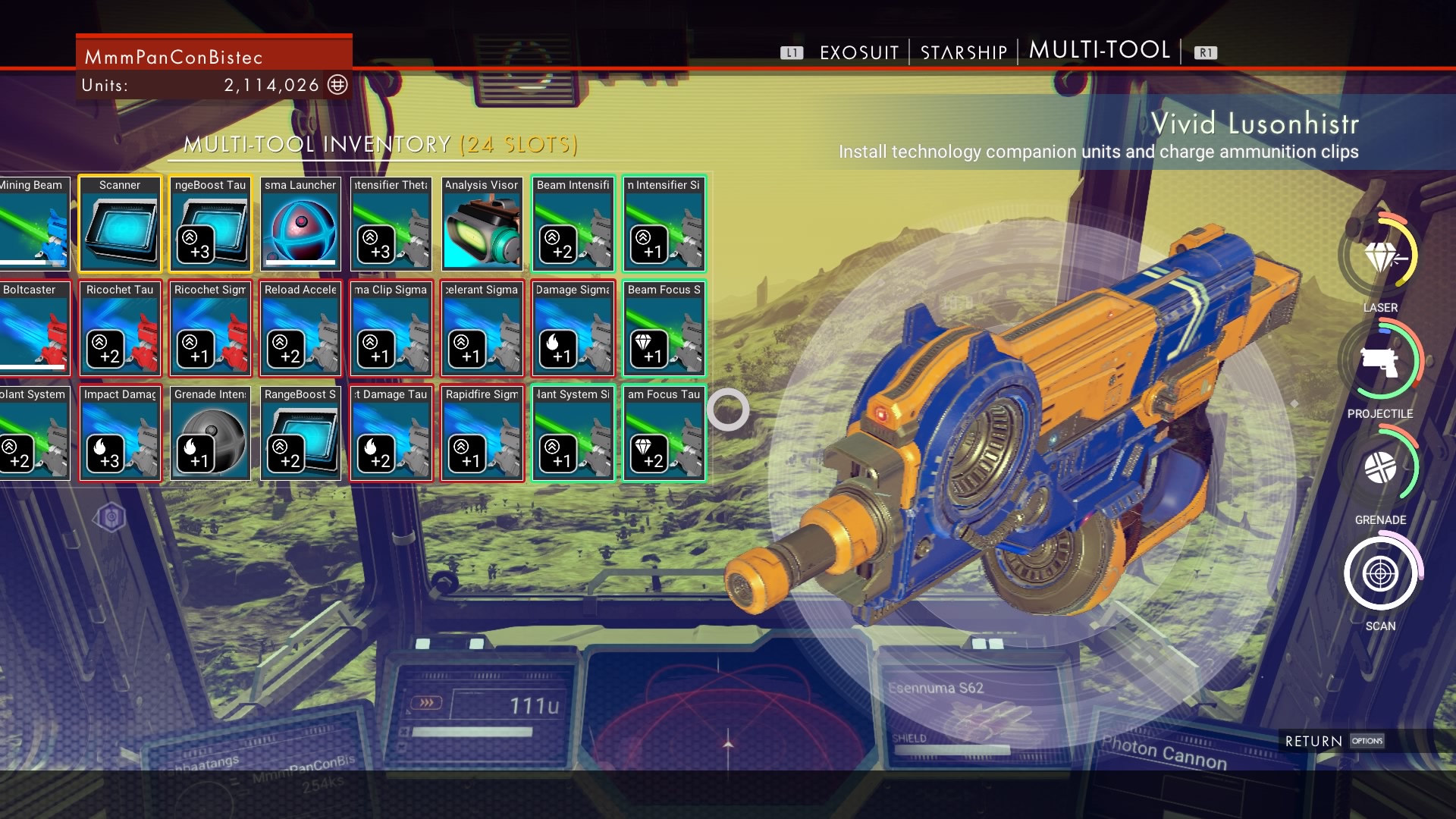Select the Beam Focus Sigma slot
Screen dimensions: 1456x819
[664, 329]
